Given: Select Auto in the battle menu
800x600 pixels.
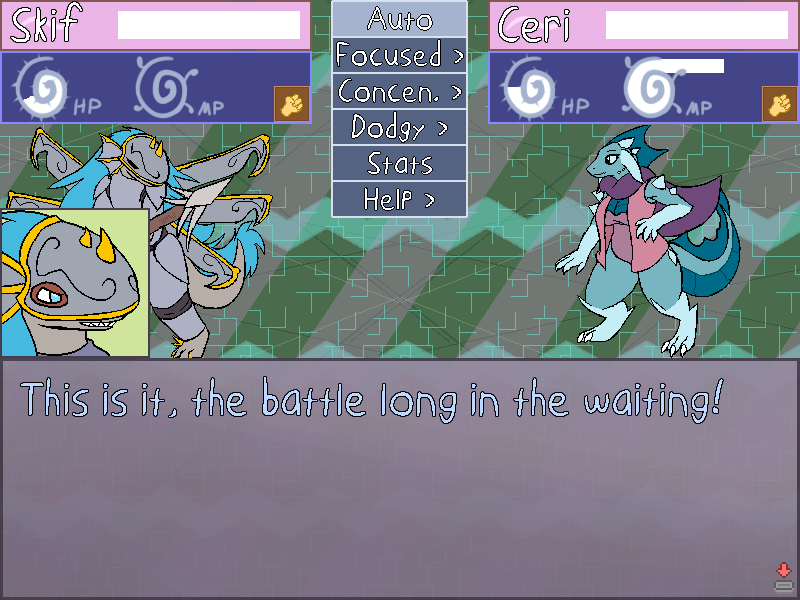Looking at the screenshot, I should click(x=399, y=19).
